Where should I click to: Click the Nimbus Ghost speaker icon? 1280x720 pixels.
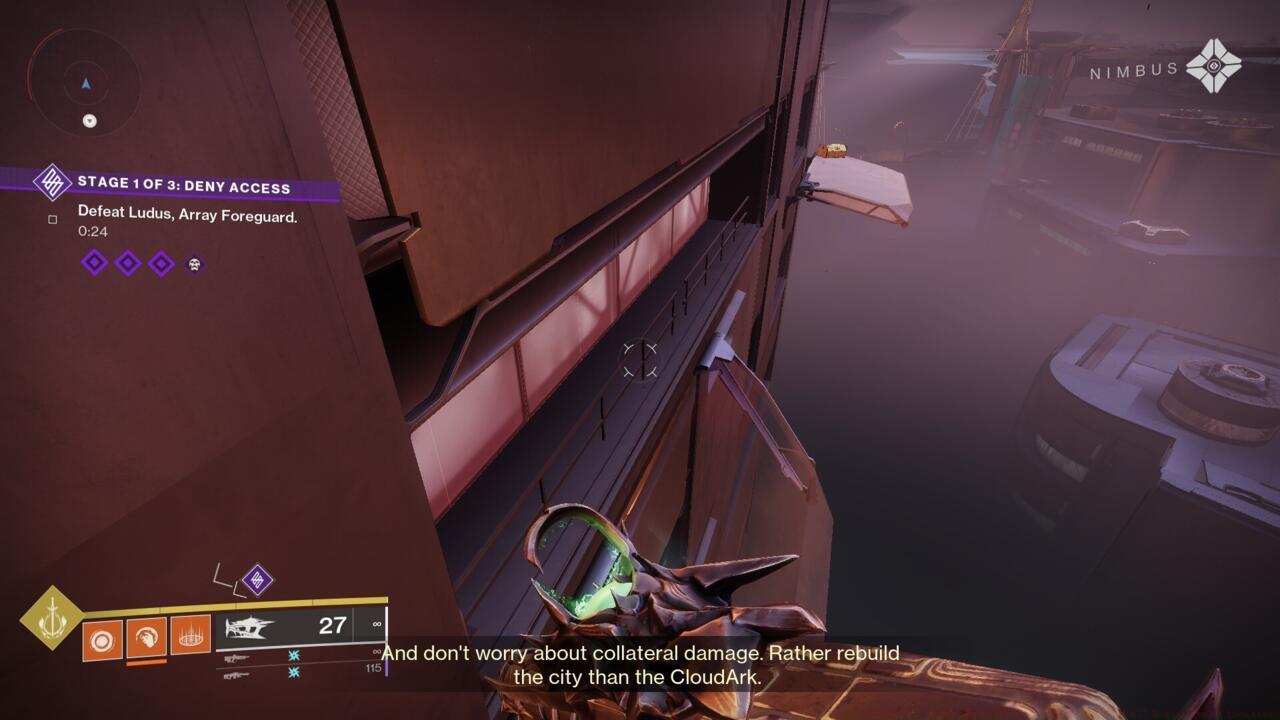tap(1213, 66)
